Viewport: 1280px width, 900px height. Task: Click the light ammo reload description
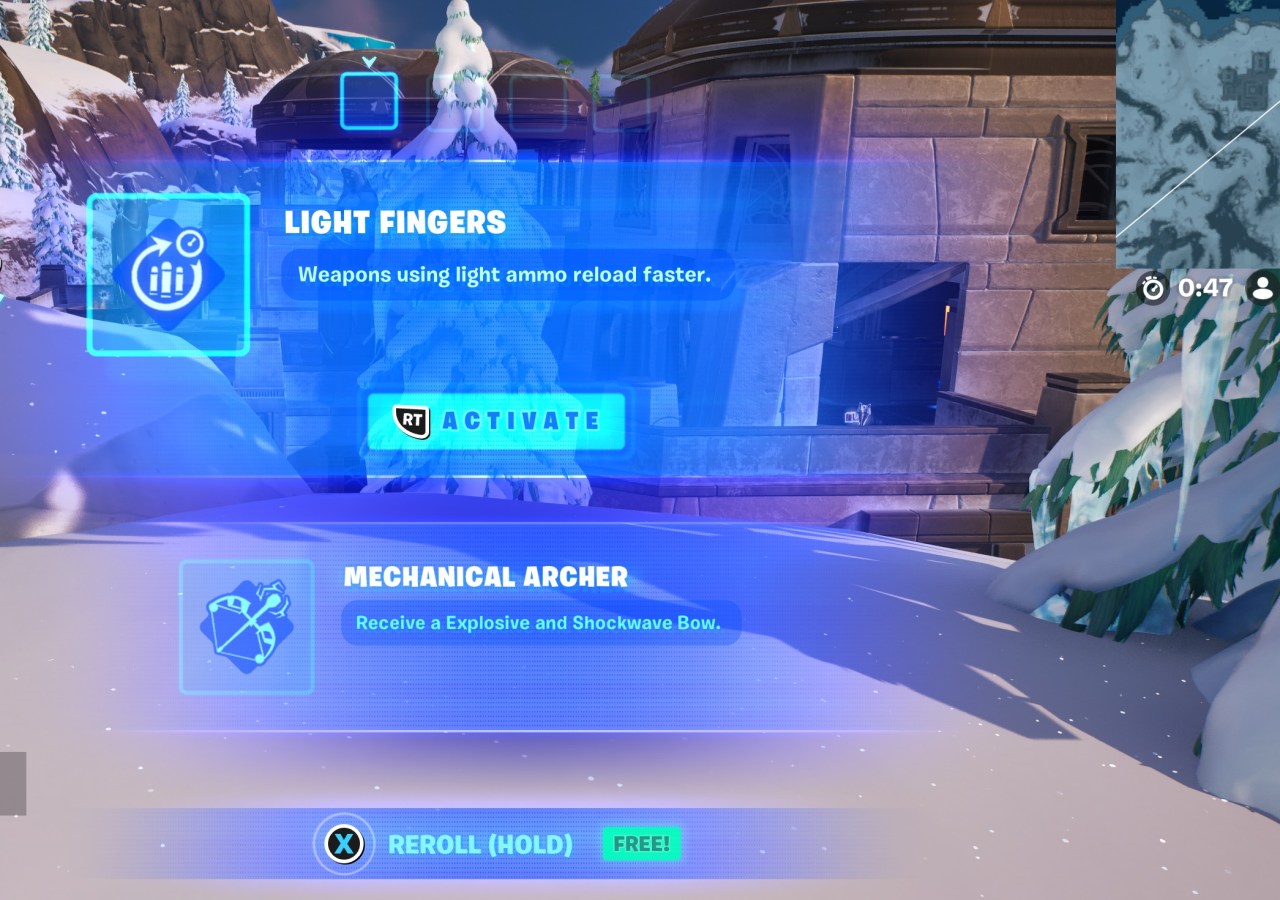click(x=504, y=274)
